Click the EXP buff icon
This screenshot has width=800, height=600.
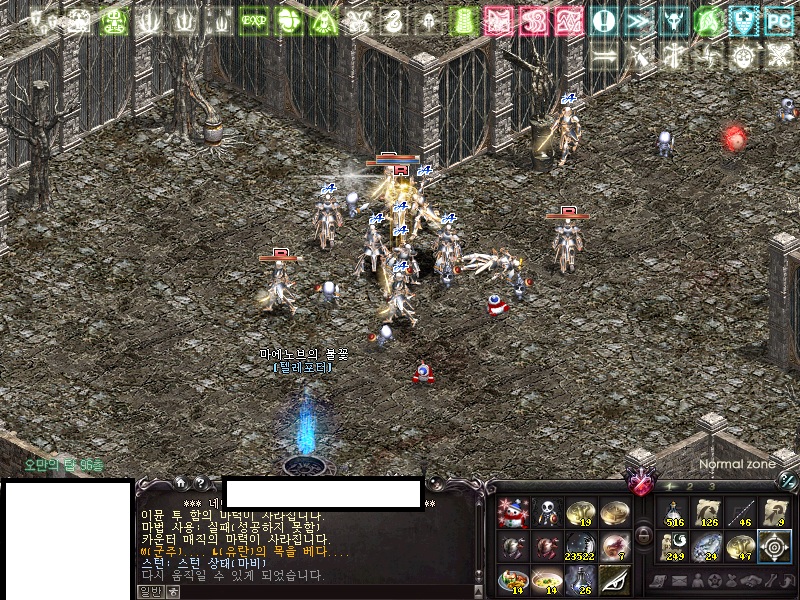click(x=253, y=20)
